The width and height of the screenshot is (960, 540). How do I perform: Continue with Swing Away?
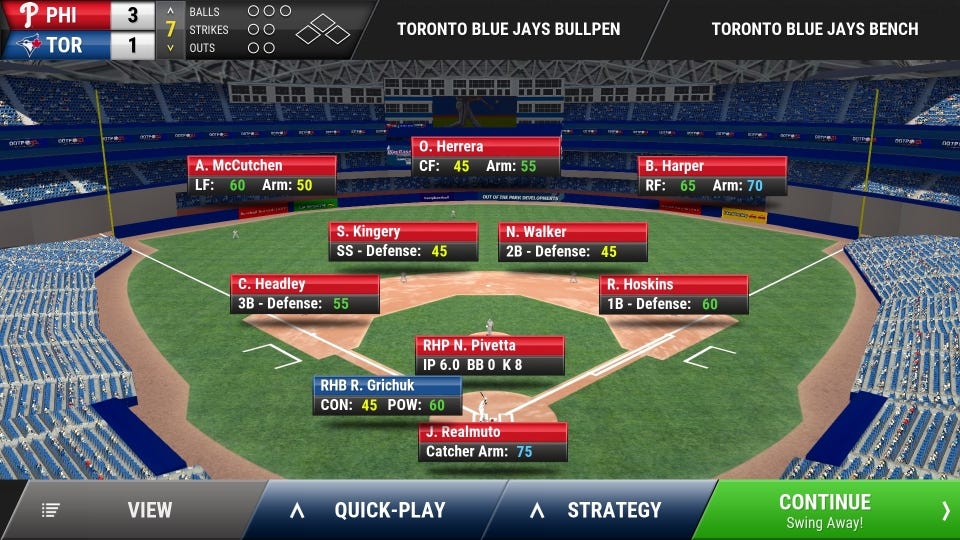click(826, 510)
